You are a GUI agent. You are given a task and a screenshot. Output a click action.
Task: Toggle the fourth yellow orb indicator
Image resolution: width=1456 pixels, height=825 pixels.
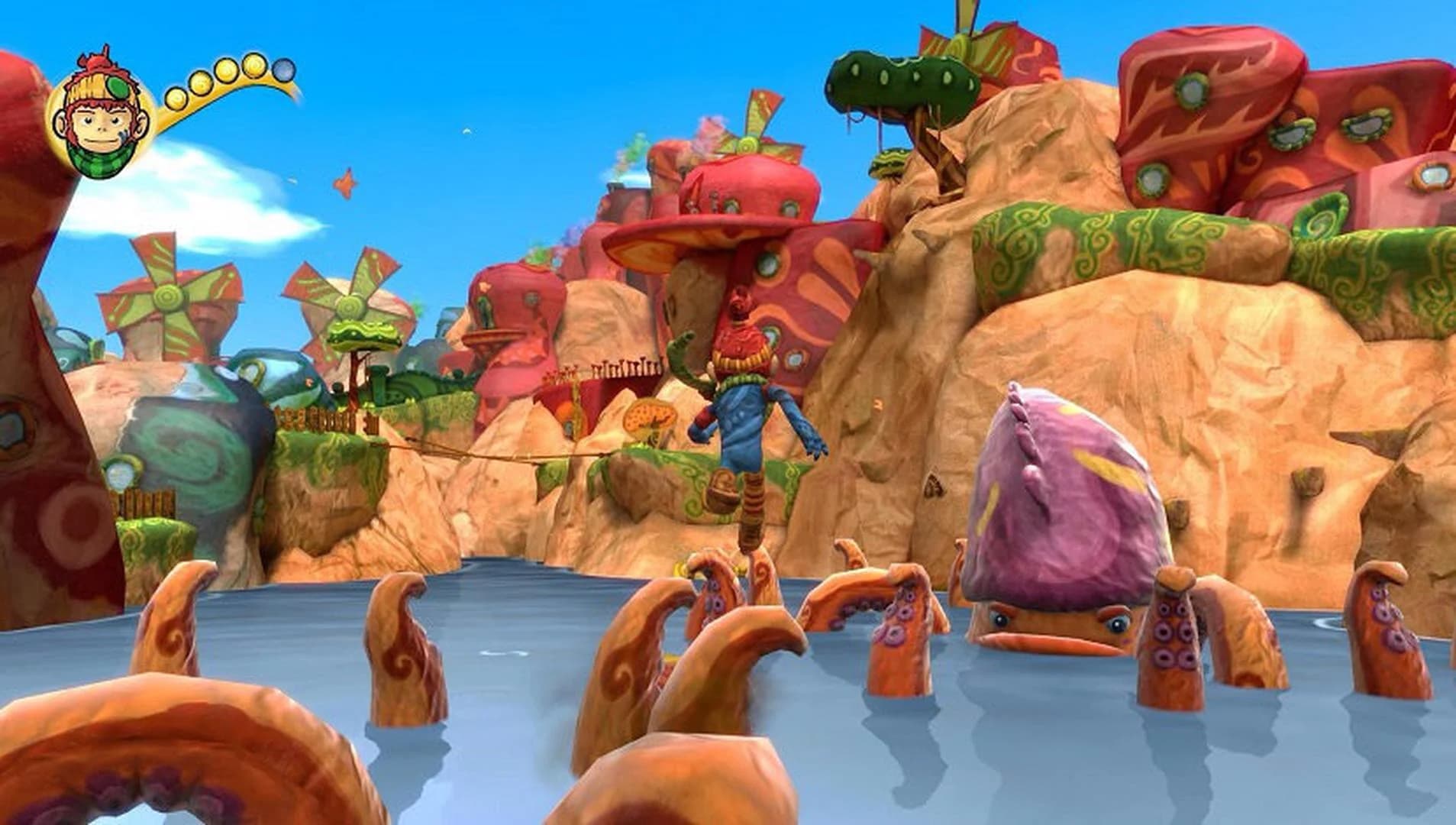click(253, 65)
